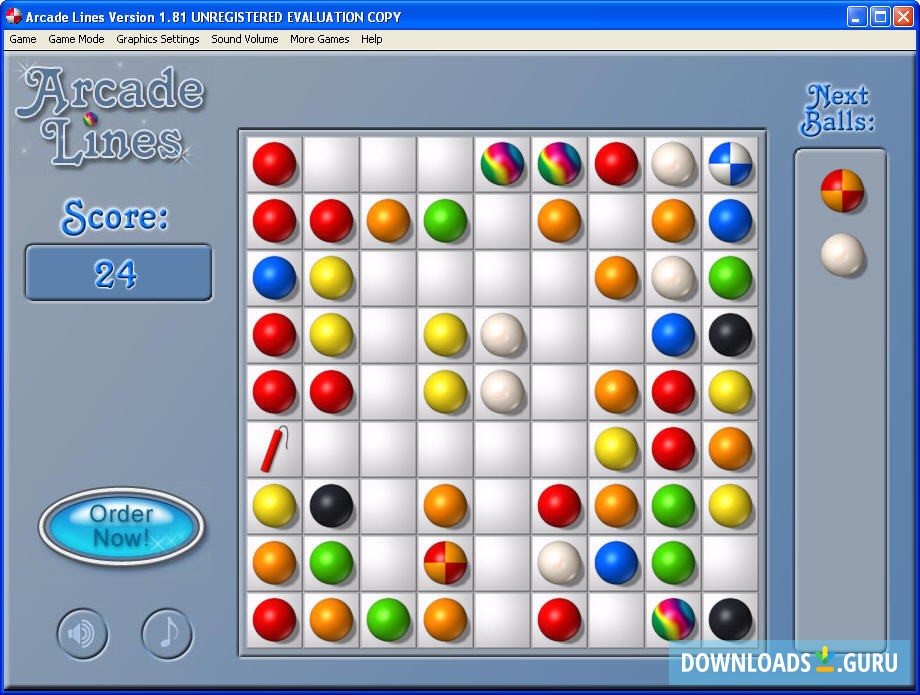Select the red-and-orange checkered ball on the board

[445, 563]
